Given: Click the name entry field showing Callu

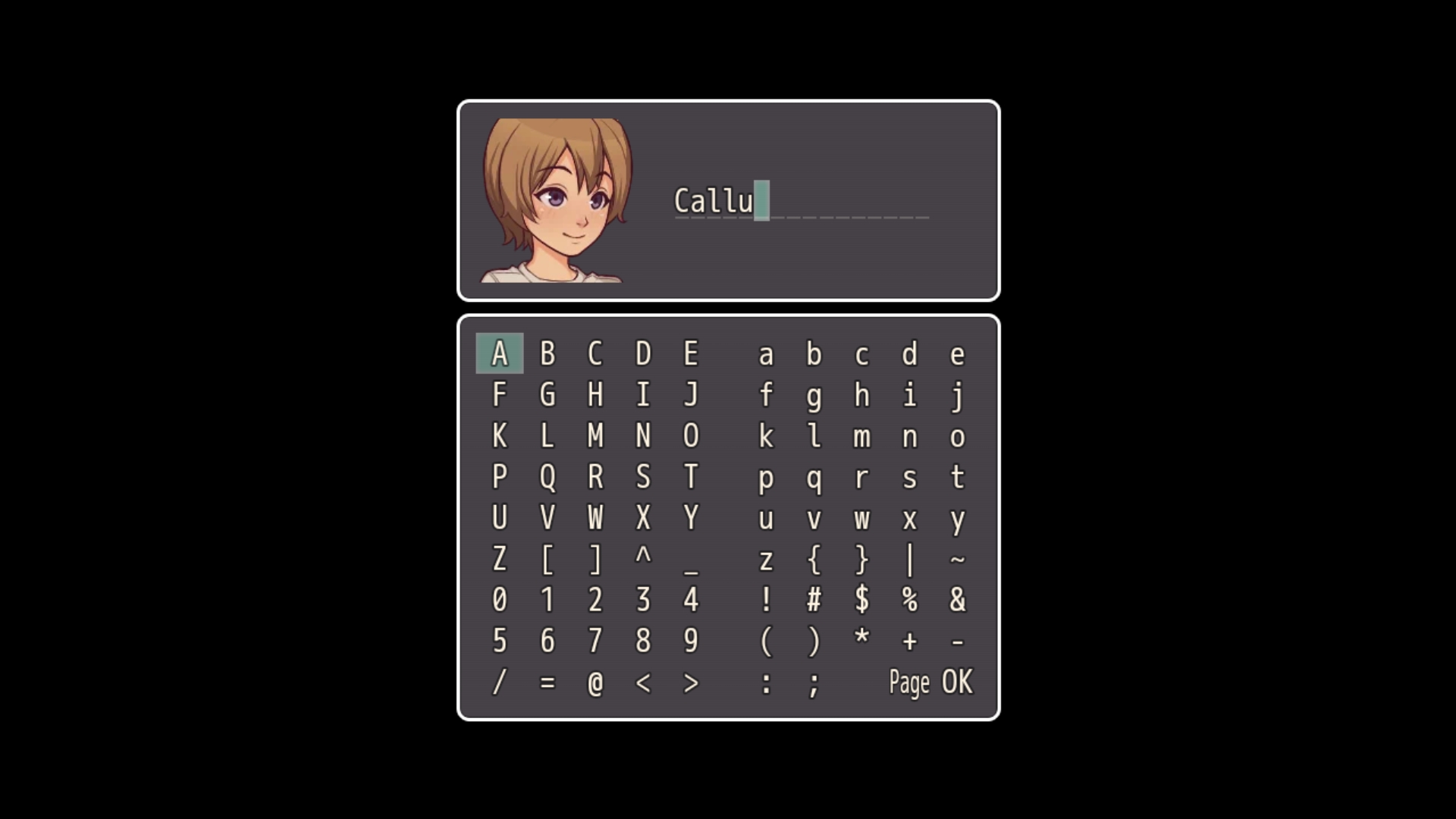Looking at the screenshot, I should point(801,202).
